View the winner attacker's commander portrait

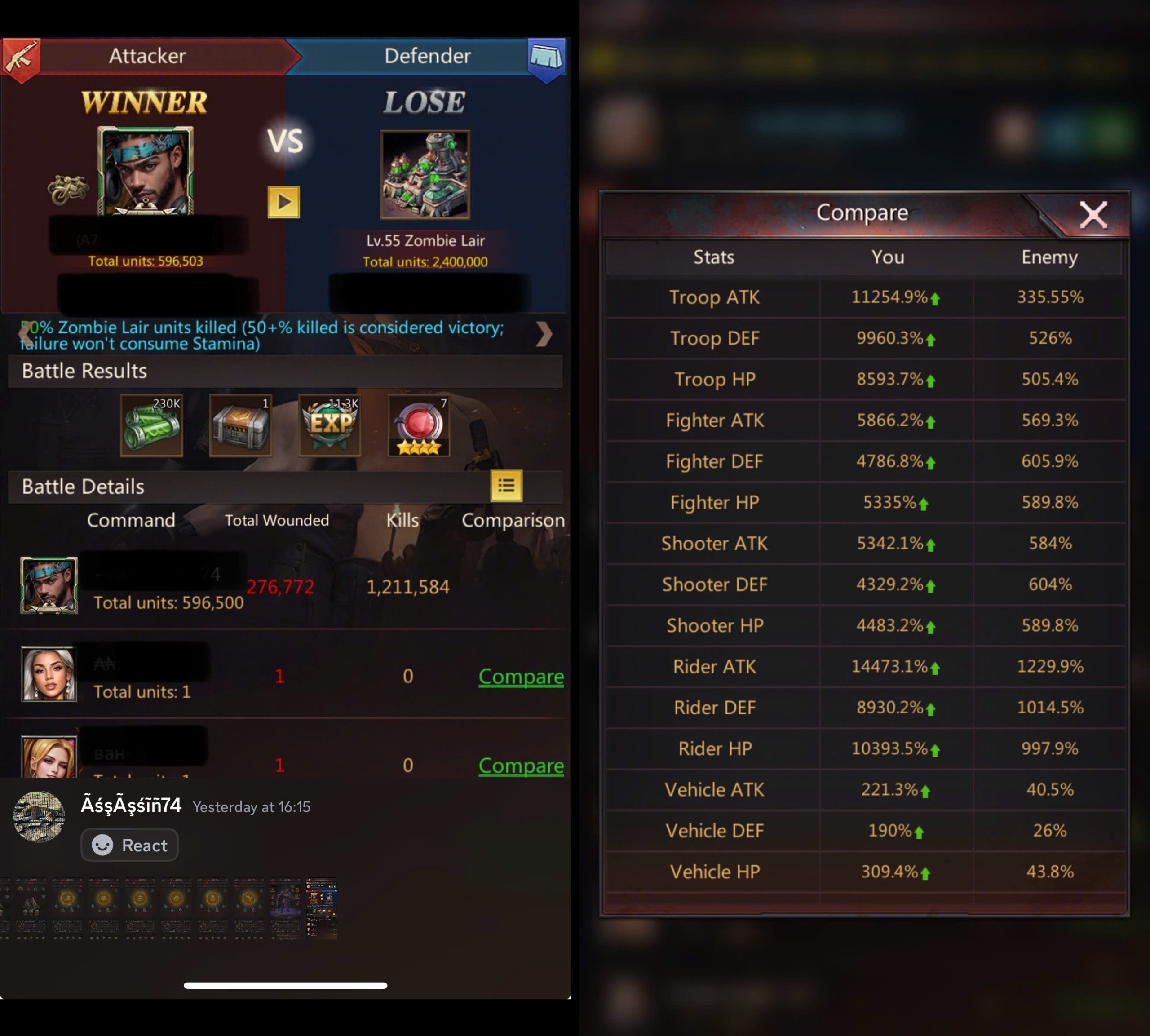(146, 171)
